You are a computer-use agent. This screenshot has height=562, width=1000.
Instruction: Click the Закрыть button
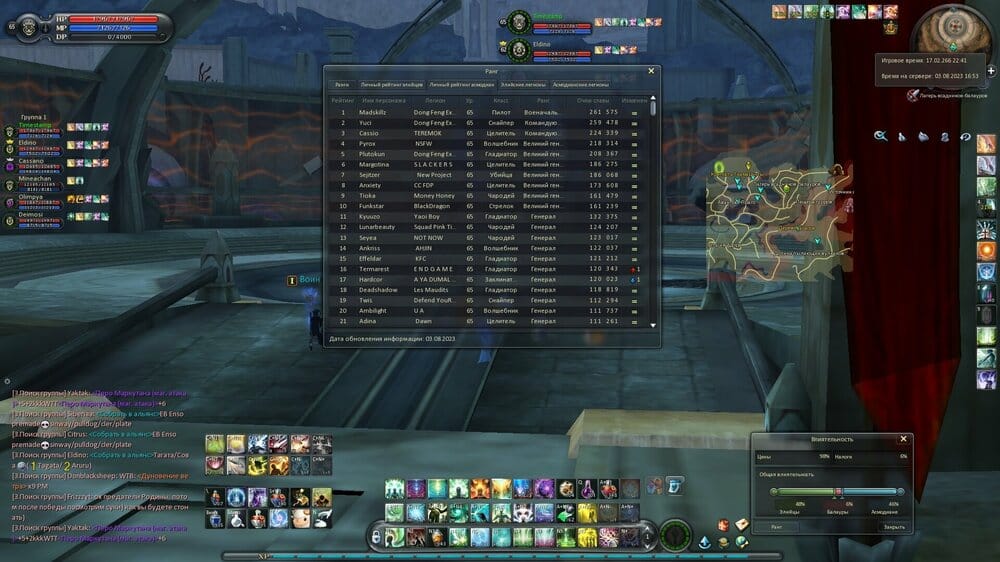(x=893, y=526)
